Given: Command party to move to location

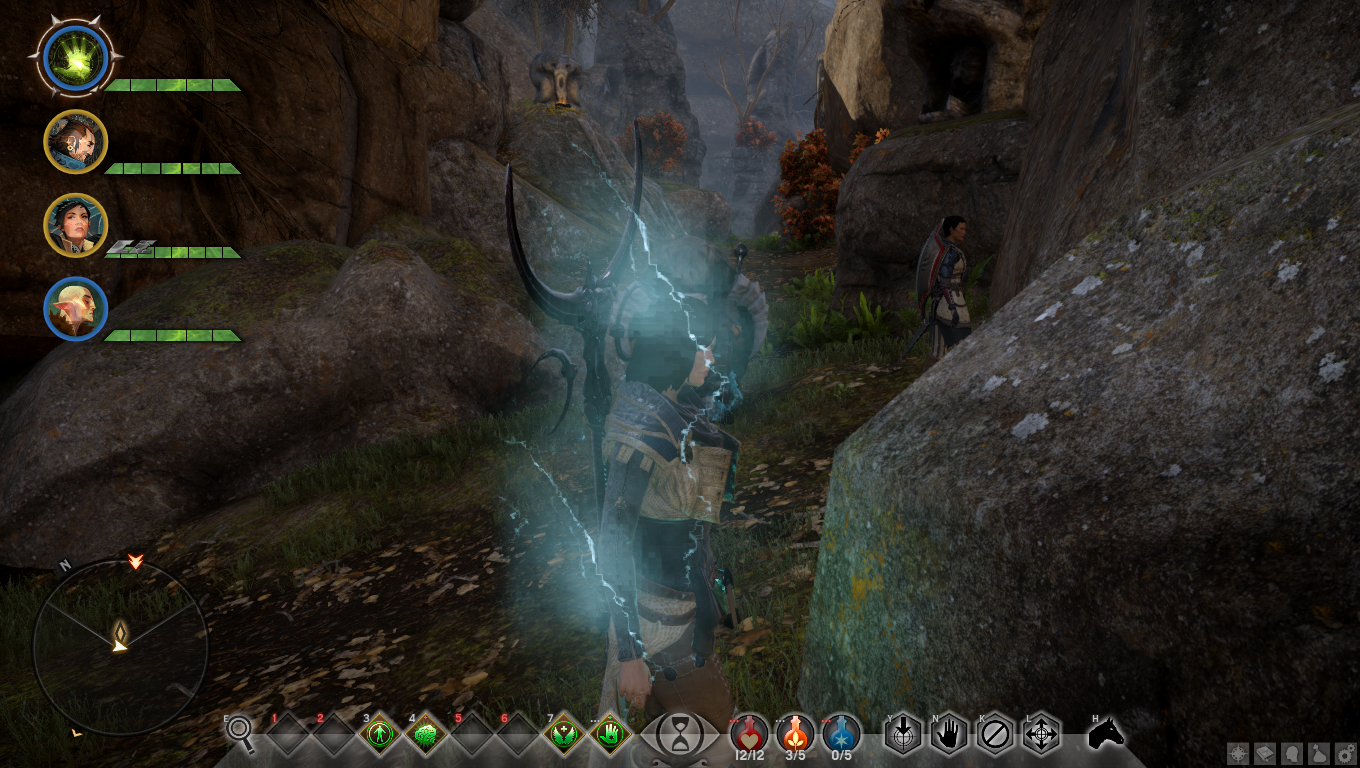Looking at the screenshot, I should coord(1040,735).
